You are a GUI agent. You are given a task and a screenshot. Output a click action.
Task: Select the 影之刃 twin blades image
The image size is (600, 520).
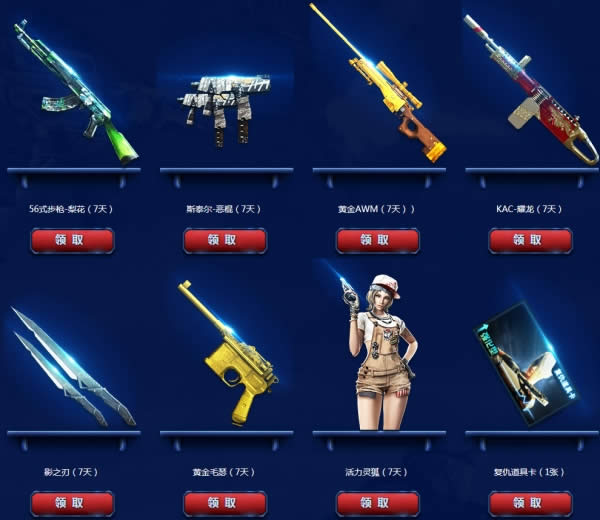pyautogui.click(x=72, y=365)
